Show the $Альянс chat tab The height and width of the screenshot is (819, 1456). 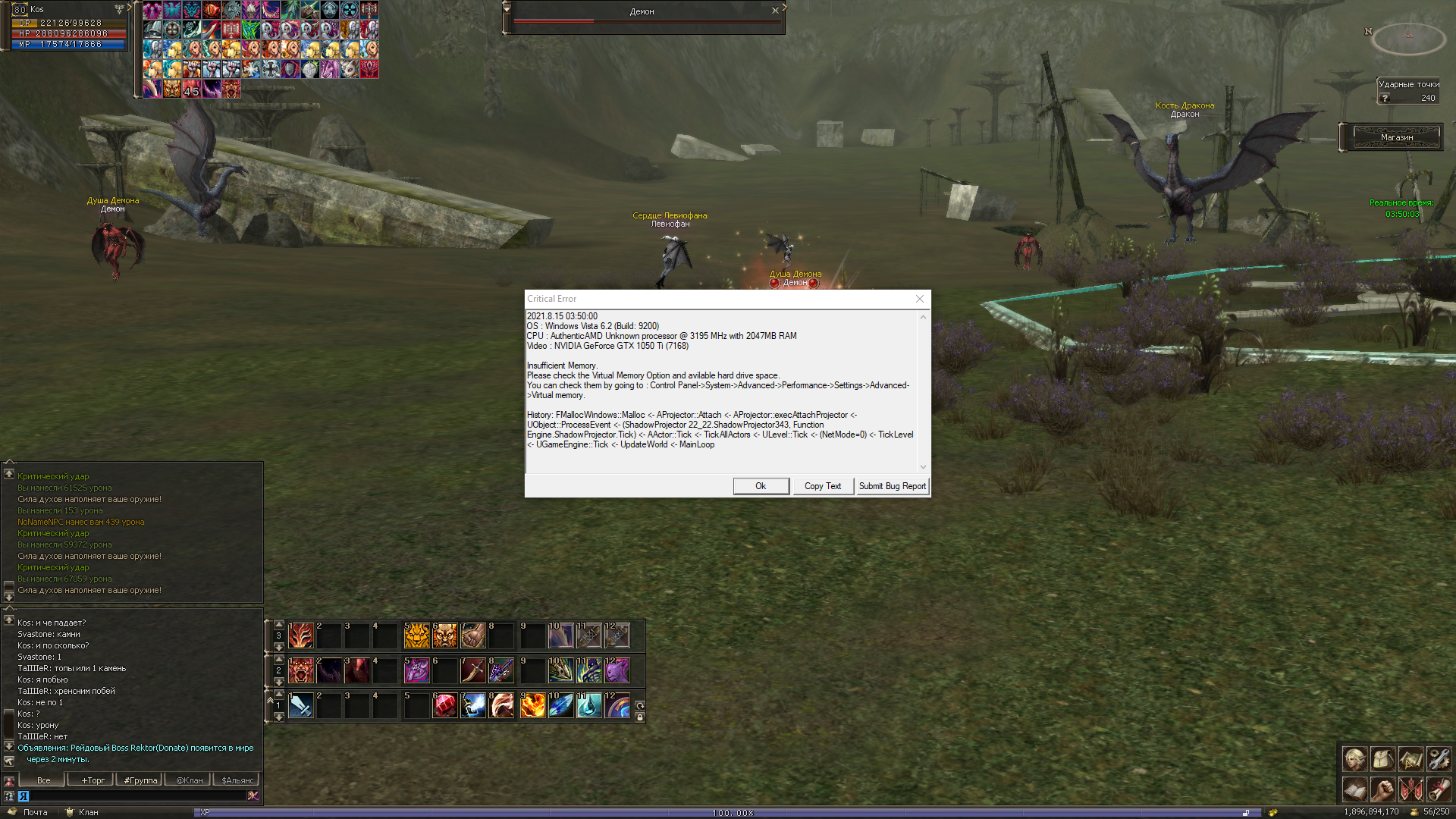[x=237, y=780]
